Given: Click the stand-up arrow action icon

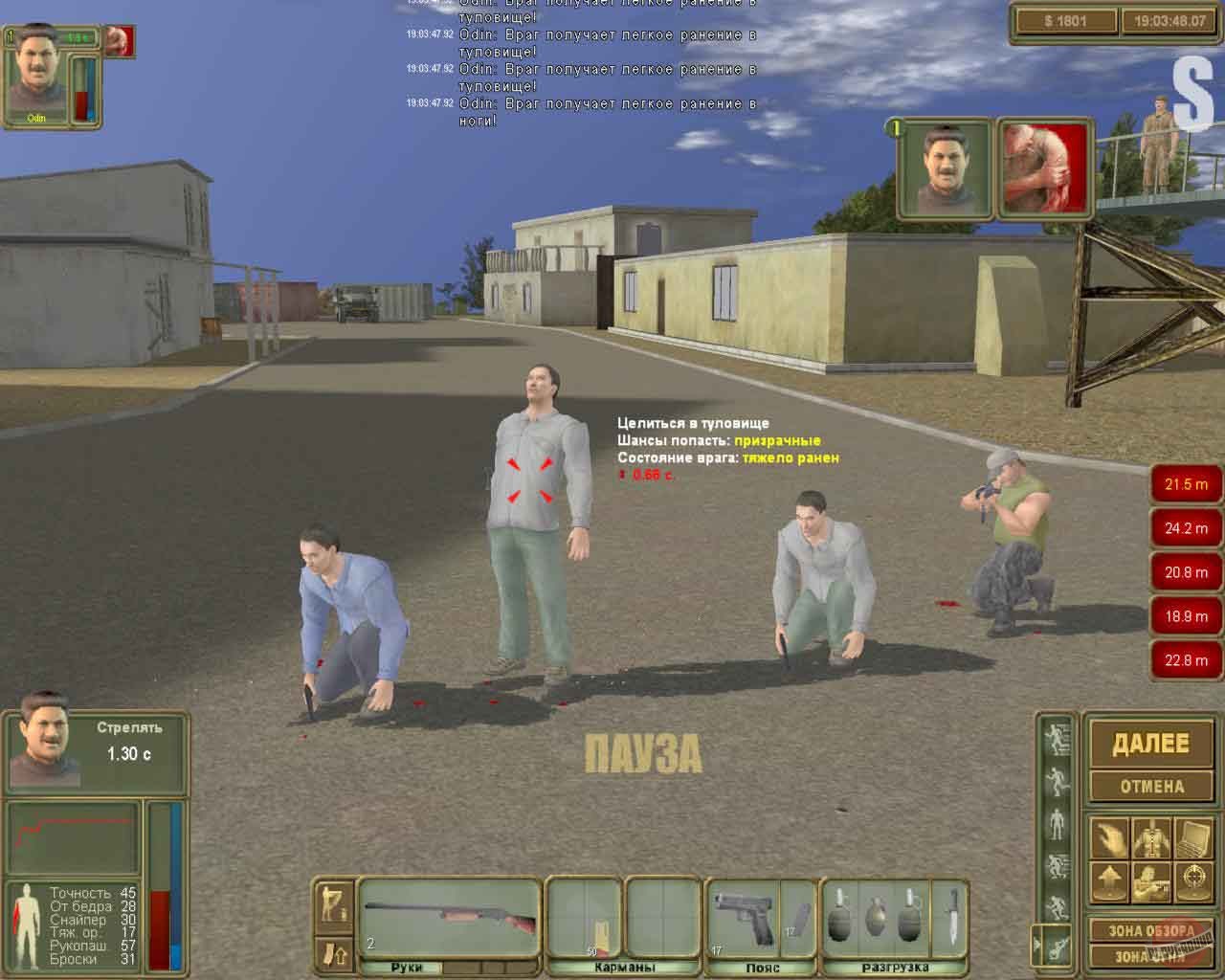Looking at the screenshot, I should (x=1112, y=880).
